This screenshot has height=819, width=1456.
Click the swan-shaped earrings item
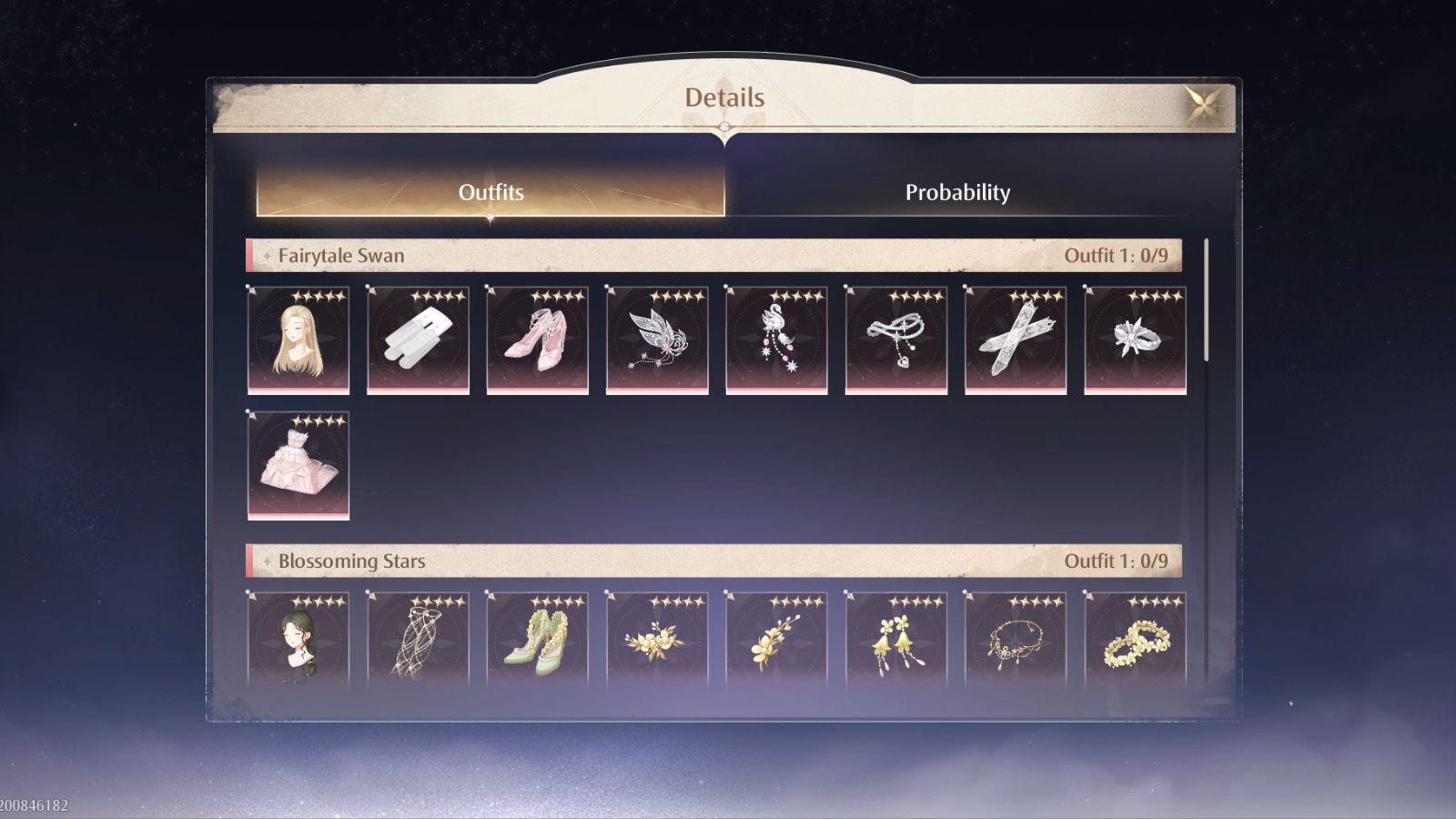pyautogui.click(x=776, y=339)
